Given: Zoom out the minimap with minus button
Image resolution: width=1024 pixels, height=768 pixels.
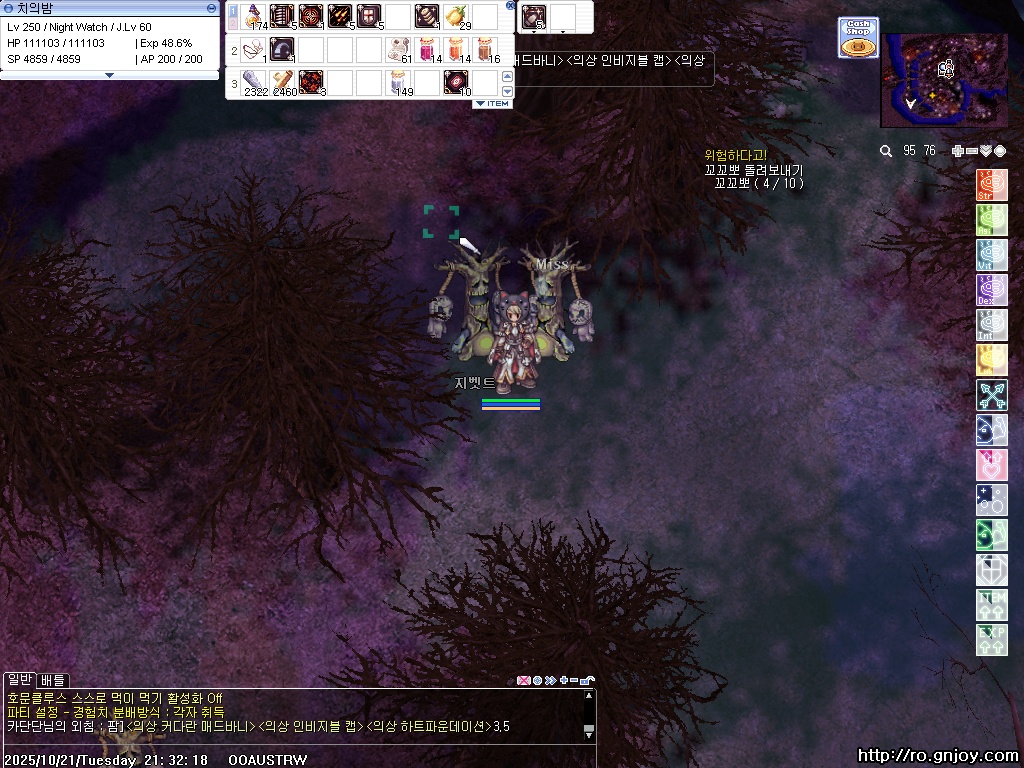Looking at the screenshot, I should pos(971,151).
